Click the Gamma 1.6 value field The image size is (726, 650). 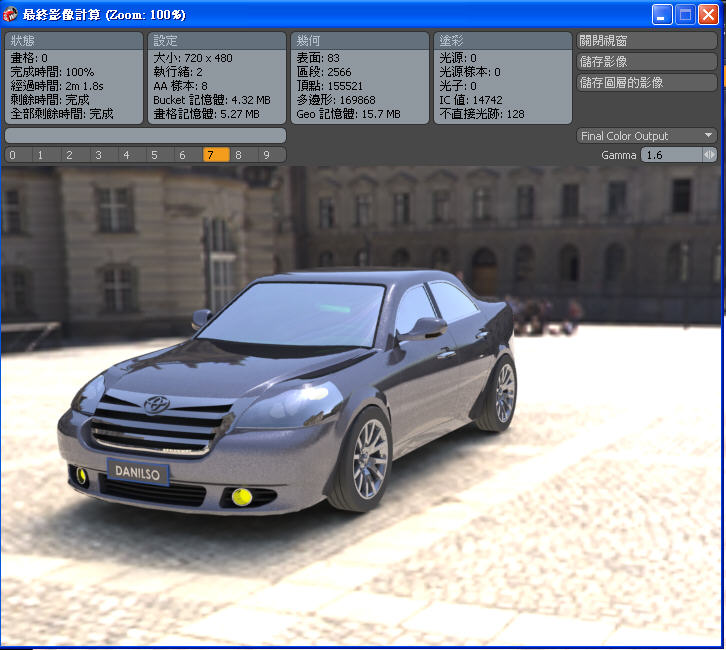coord(671,155)
